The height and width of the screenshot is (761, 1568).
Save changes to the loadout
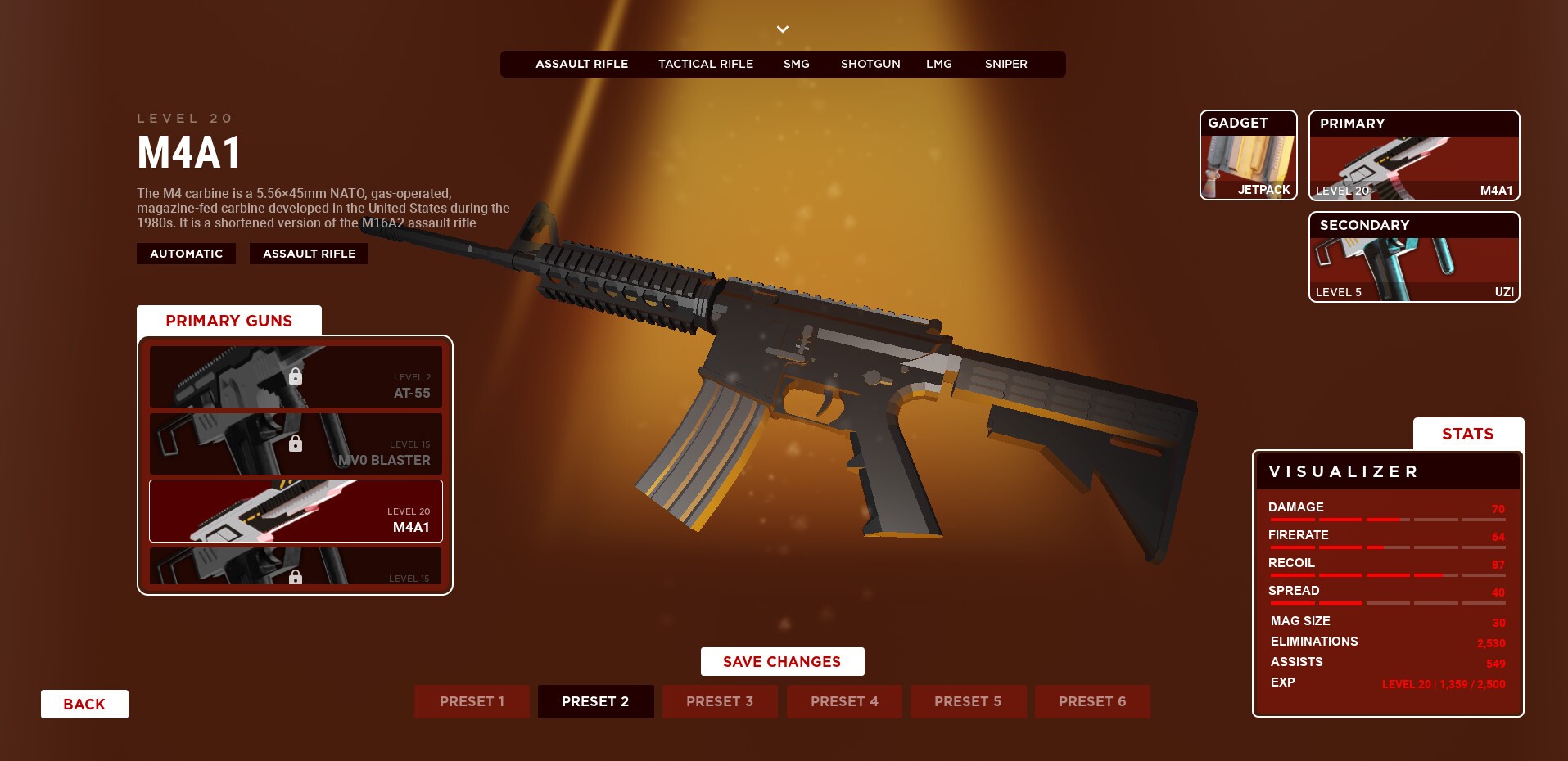click(x=782, y=662)
